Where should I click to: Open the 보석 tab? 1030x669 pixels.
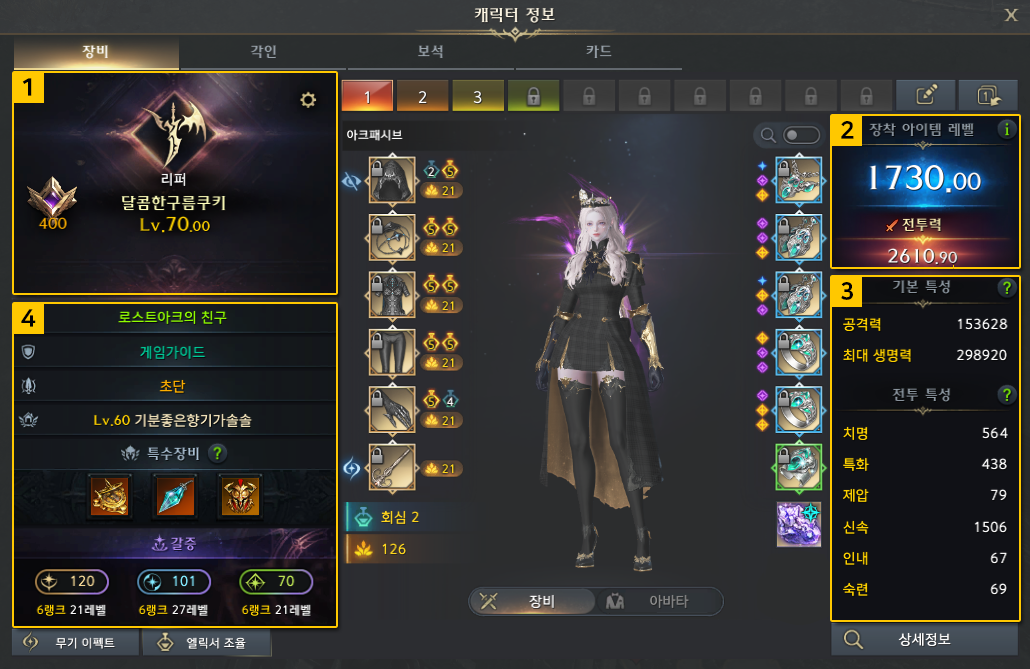point(431,52)
